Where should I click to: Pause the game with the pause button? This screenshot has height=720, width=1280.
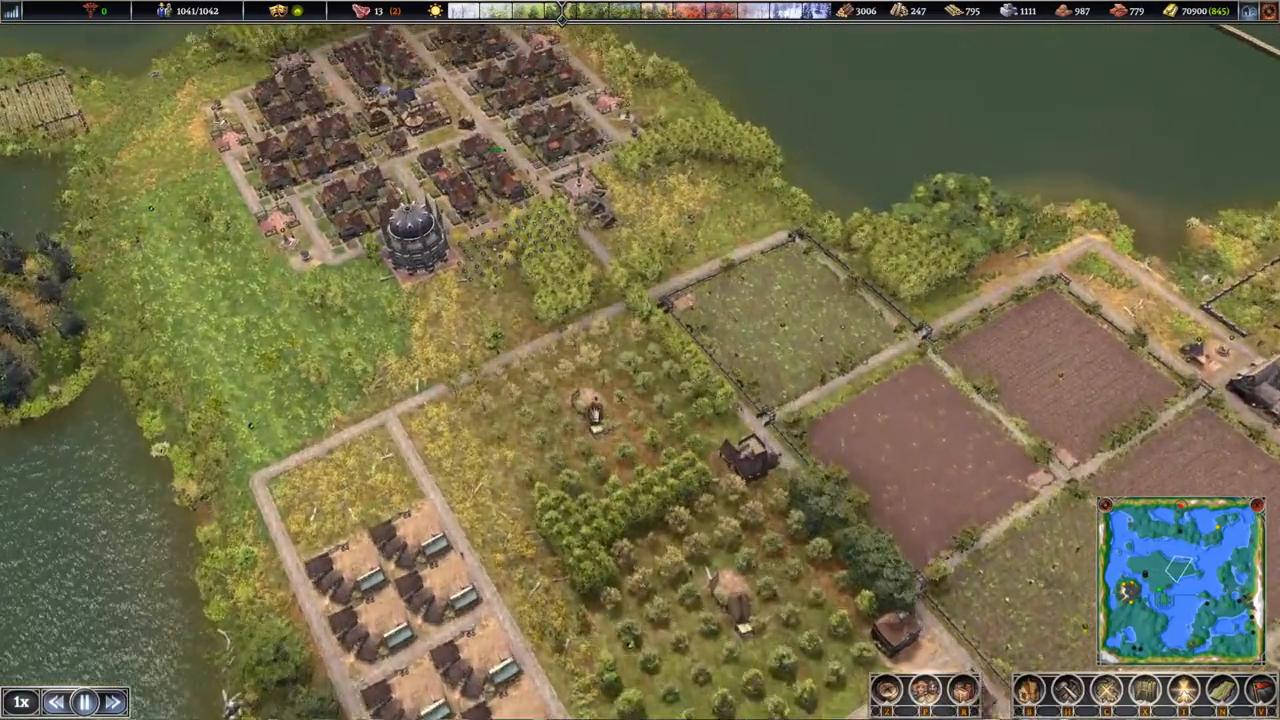pos(85,703)
